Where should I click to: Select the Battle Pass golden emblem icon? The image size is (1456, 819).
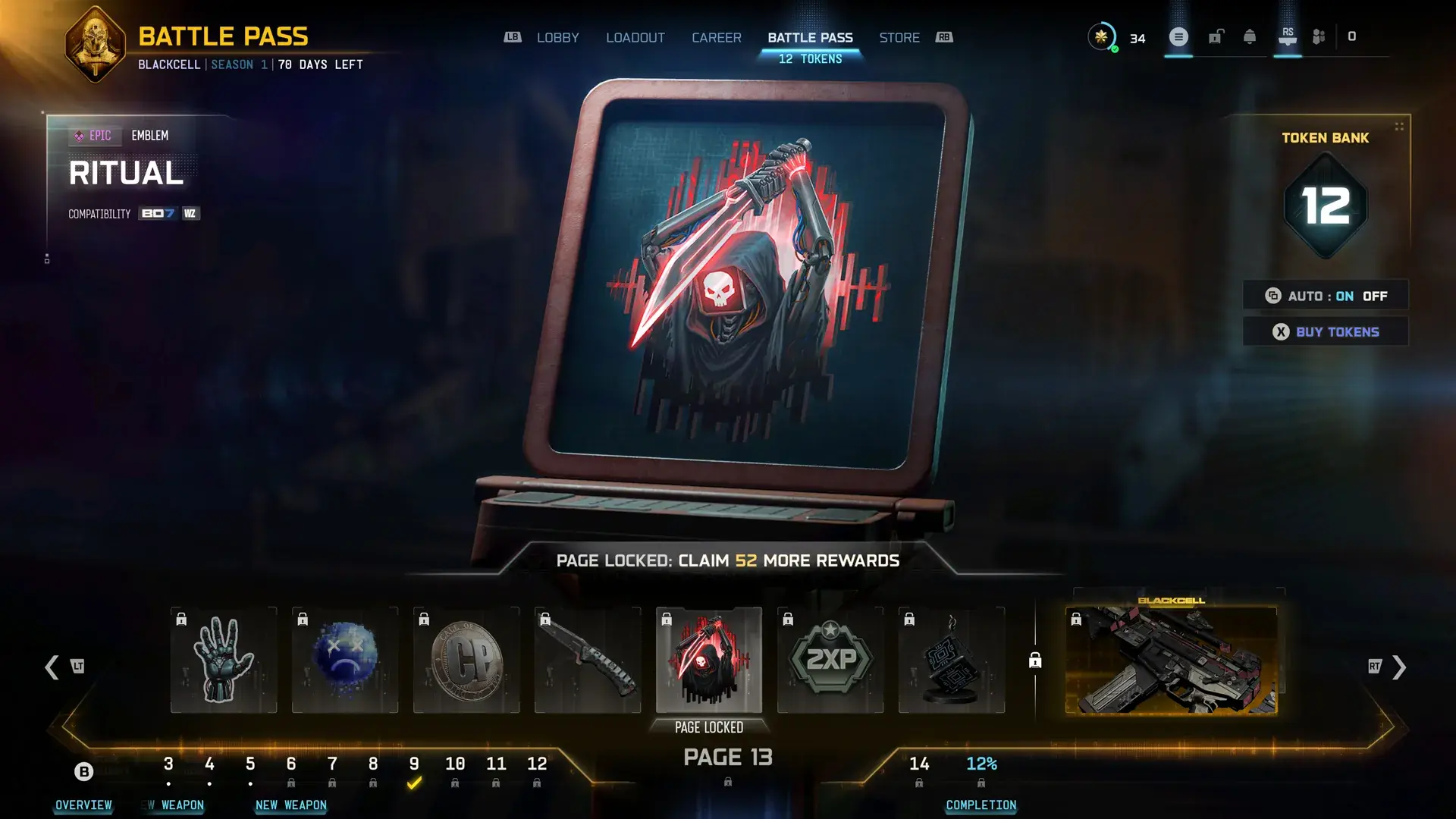pyautogui.click(x=94, y=42)
